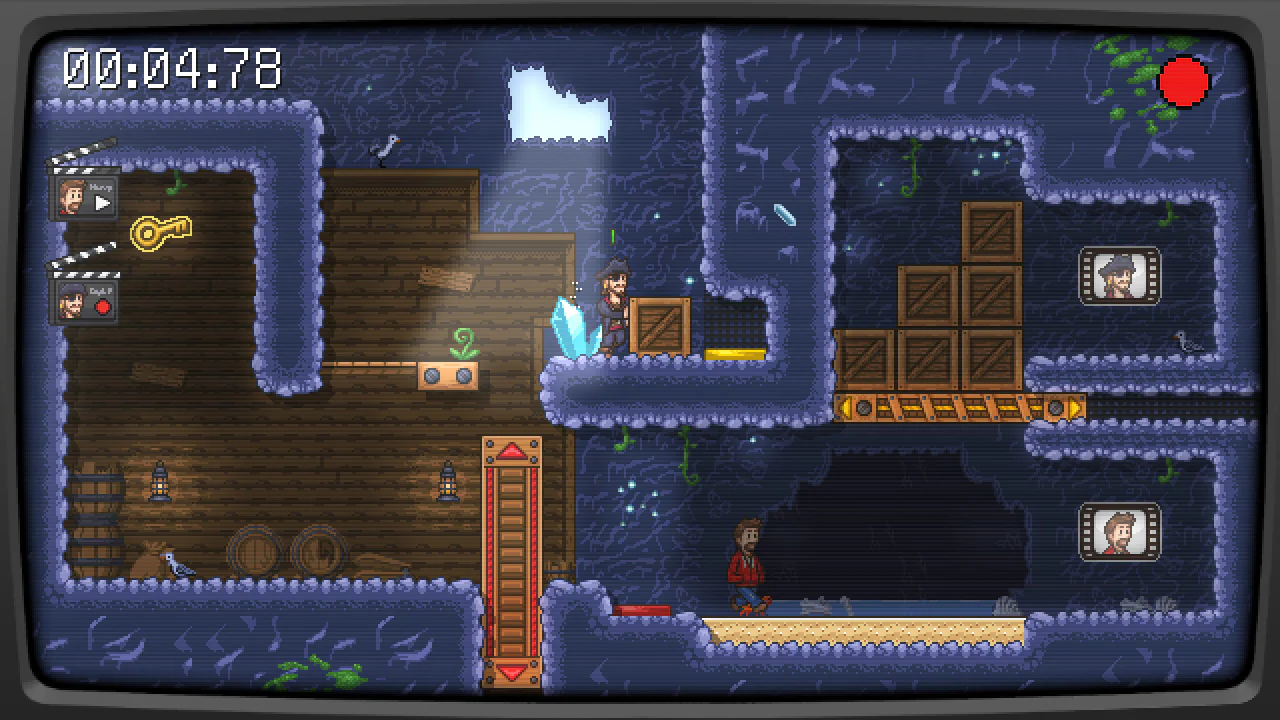
Task: Click the red REC recording indicator
Action: (1184, 82)
